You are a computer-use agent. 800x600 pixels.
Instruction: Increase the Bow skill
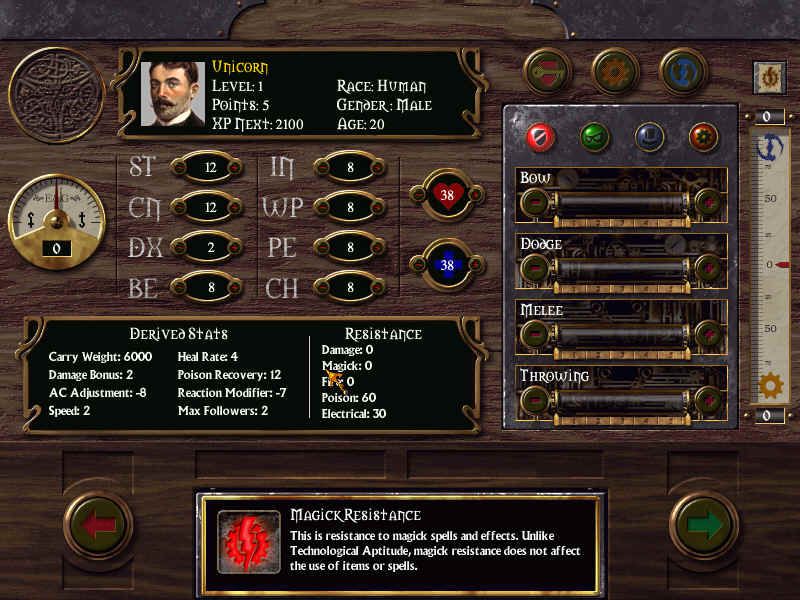tap(709, 204)
